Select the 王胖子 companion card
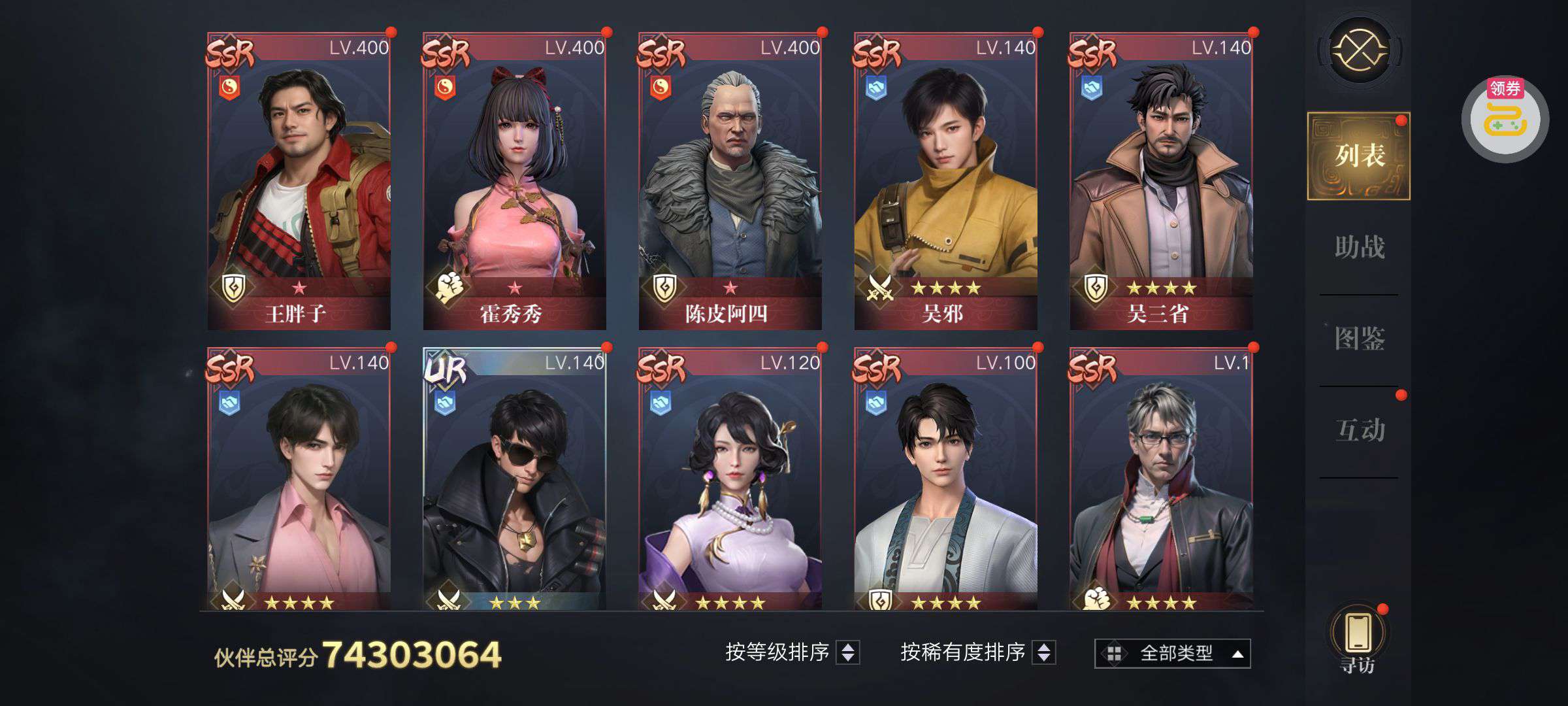This screenshot has width=1568, height=706. click(299, 182)
